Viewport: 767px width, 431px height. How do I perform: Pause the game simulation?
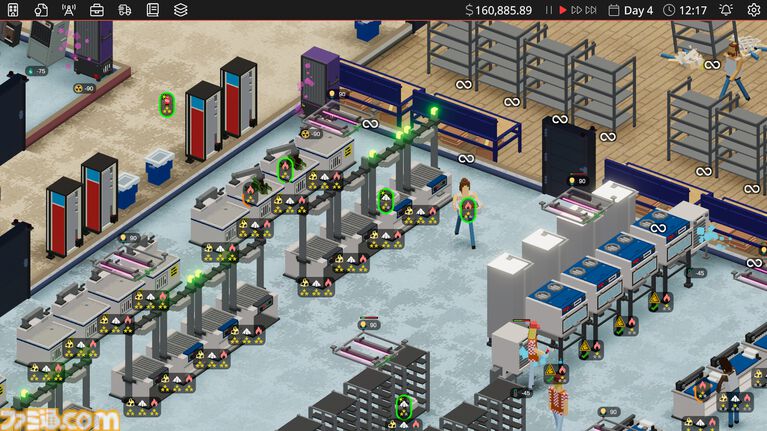[548, 10]
